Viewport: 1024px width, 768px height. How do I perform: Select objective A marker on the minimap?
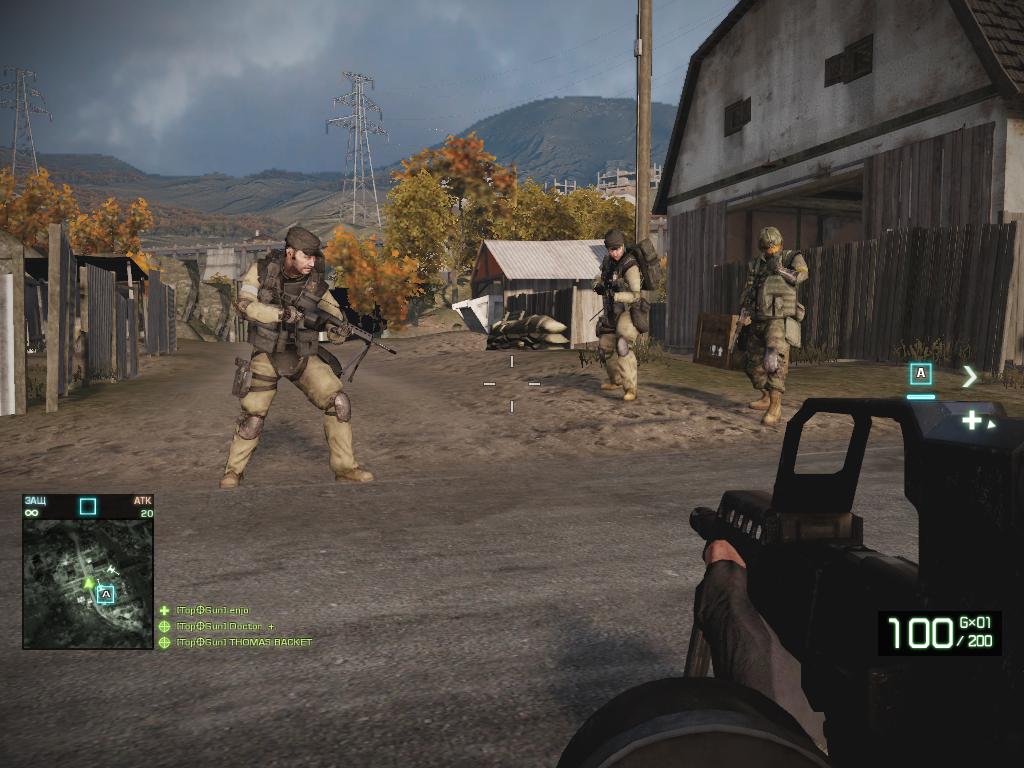[x=106, y=594]
